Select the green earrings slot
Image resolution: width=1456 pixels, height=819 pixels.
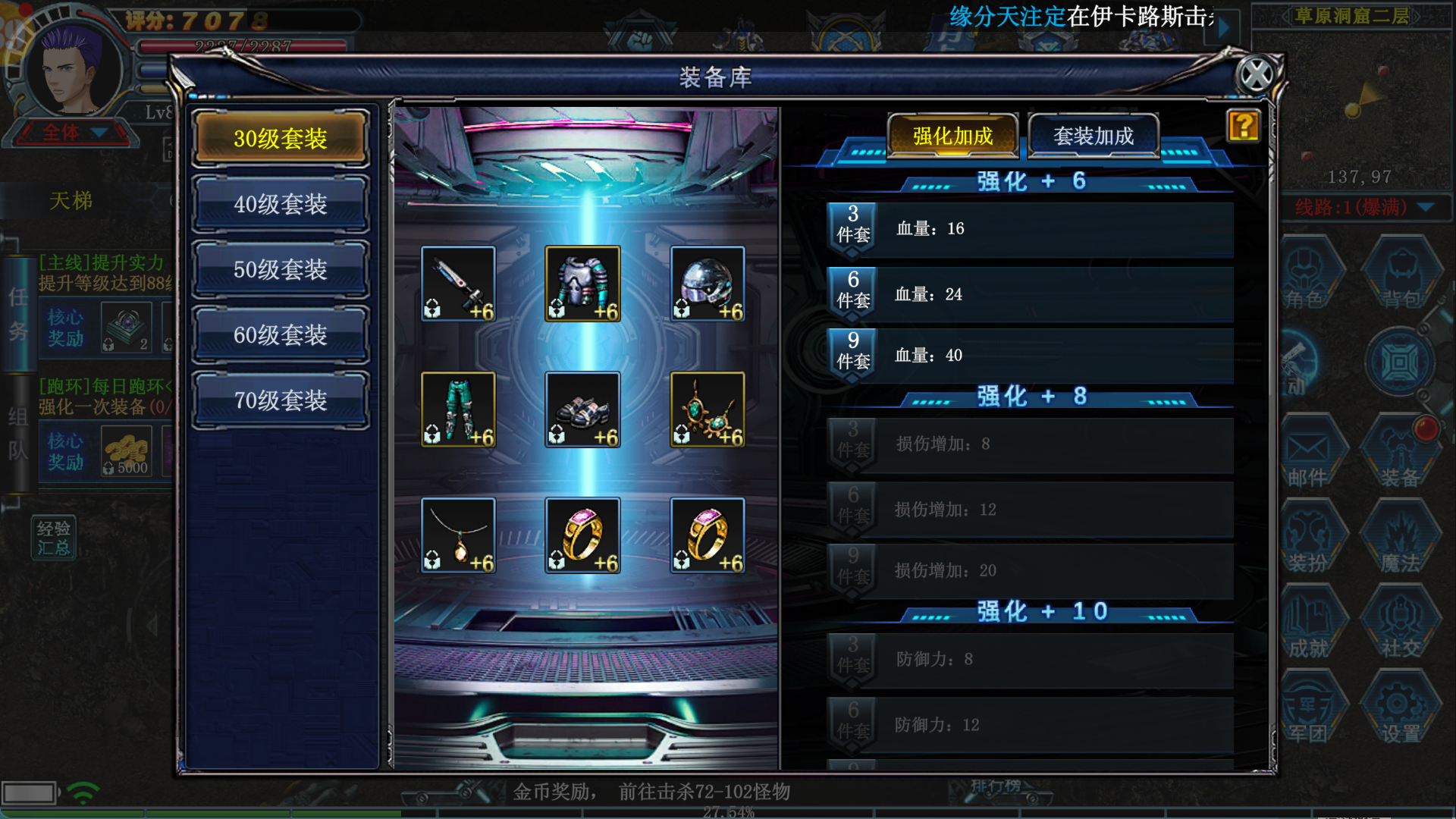tap(707, 409)
